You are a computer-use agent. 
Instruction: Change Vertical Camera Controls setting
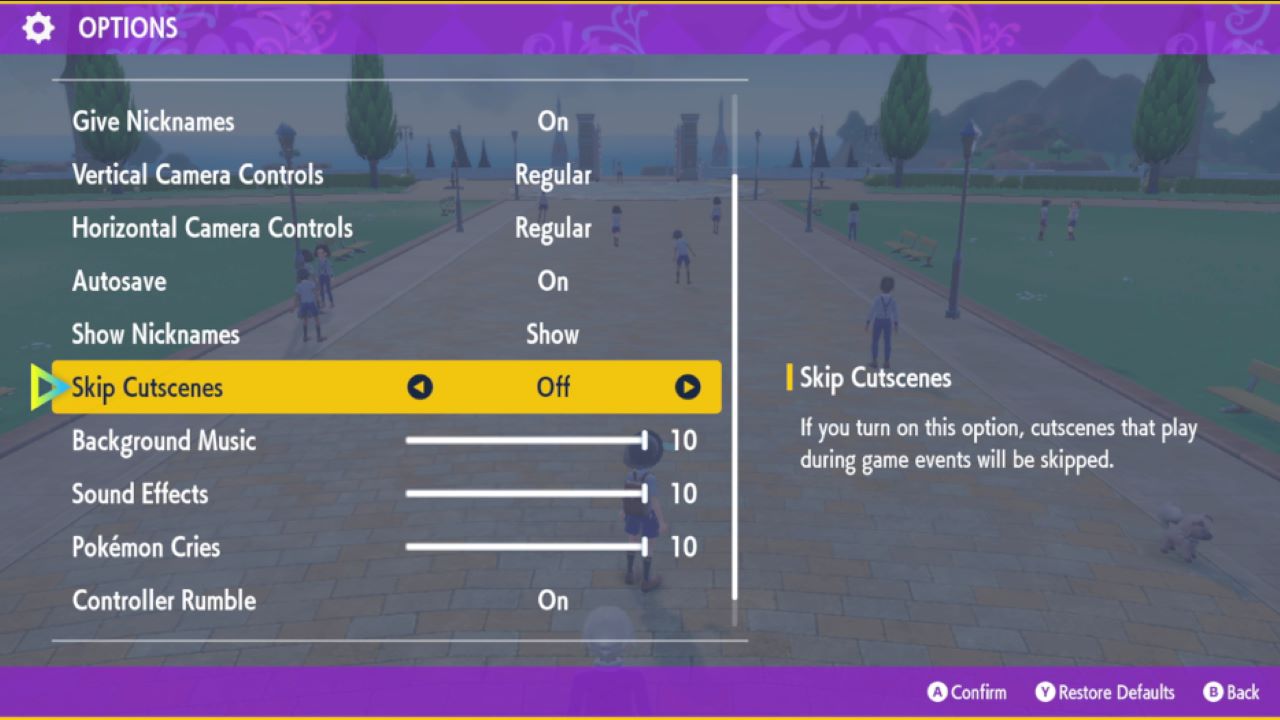pyautogui.click(x=553, y=174)
